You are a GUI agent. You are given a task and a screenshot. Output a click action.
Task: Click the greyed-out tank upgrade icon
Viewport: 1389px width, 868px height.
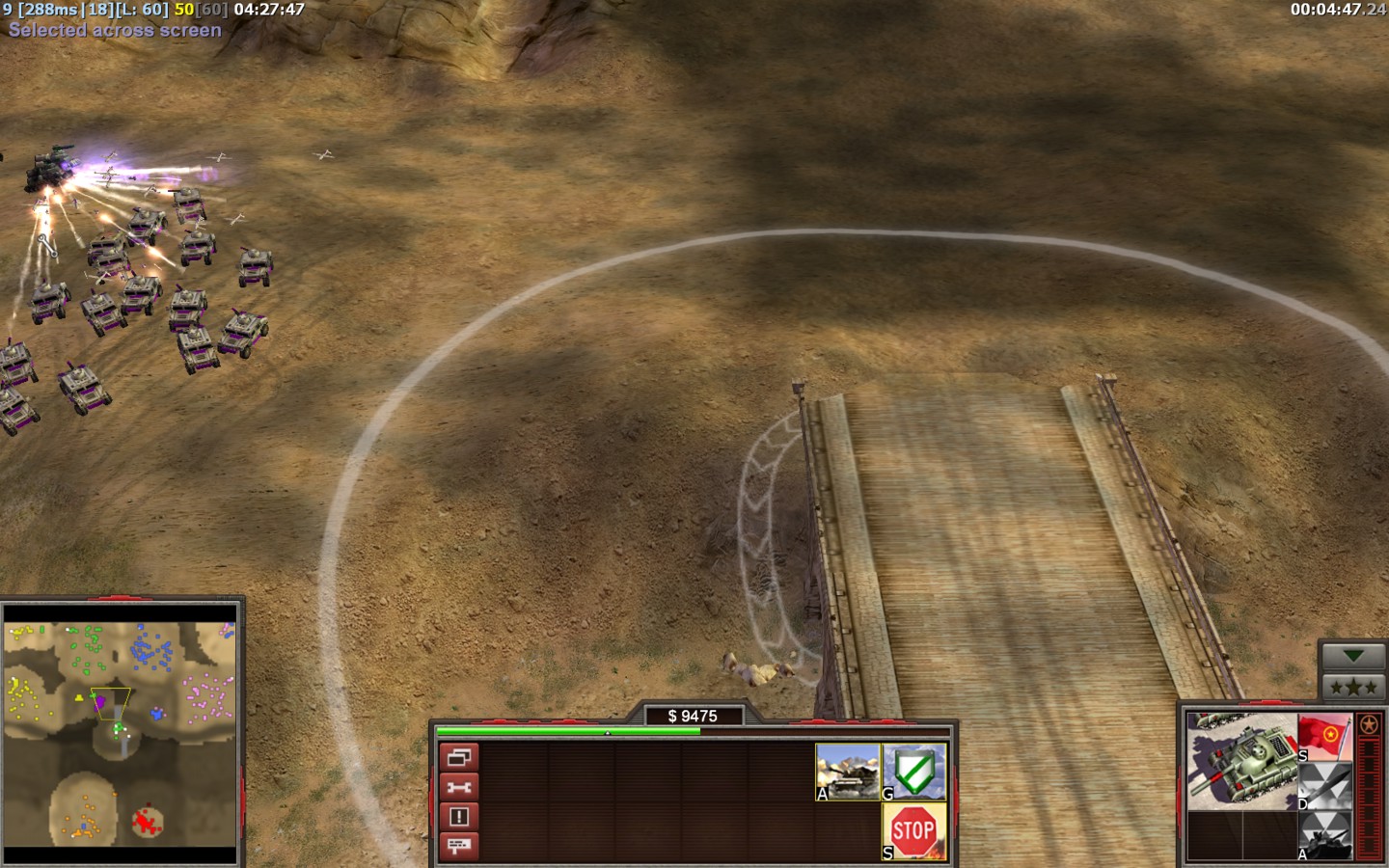(x=1324, y=835)
